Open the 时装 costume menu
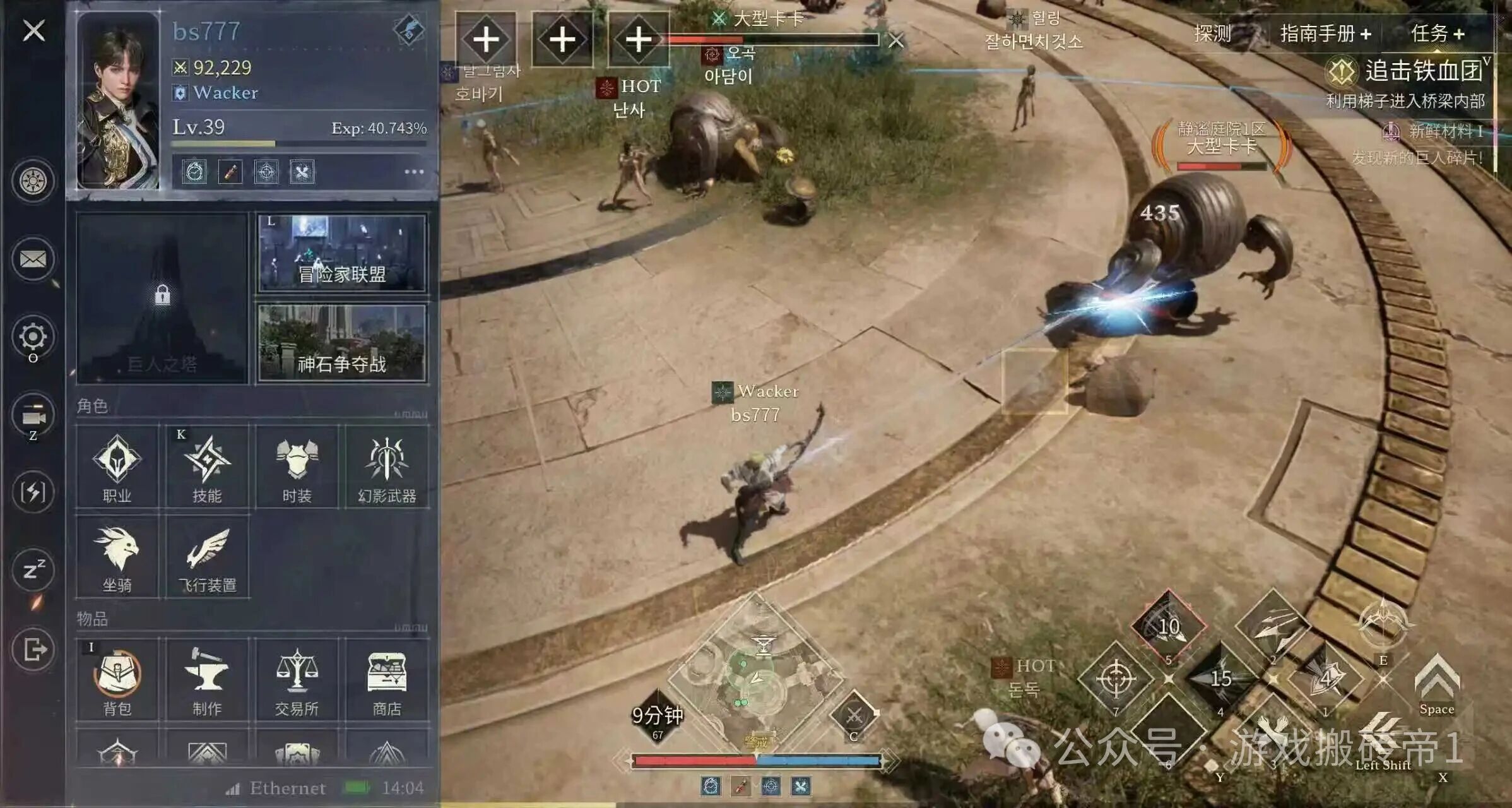Viewport: 1512px width, 808px height. coord(297,467)
